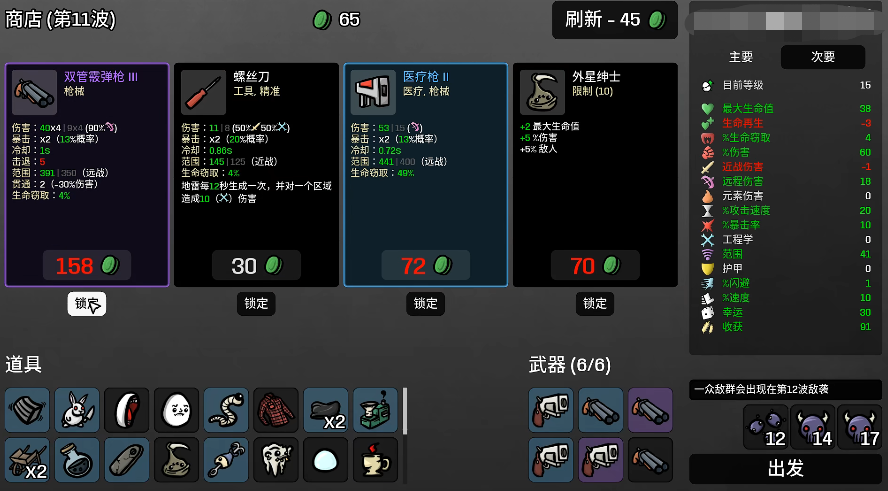Inspect the worried egg item
The height and width of the screenshot is (491, 888).
177,410
